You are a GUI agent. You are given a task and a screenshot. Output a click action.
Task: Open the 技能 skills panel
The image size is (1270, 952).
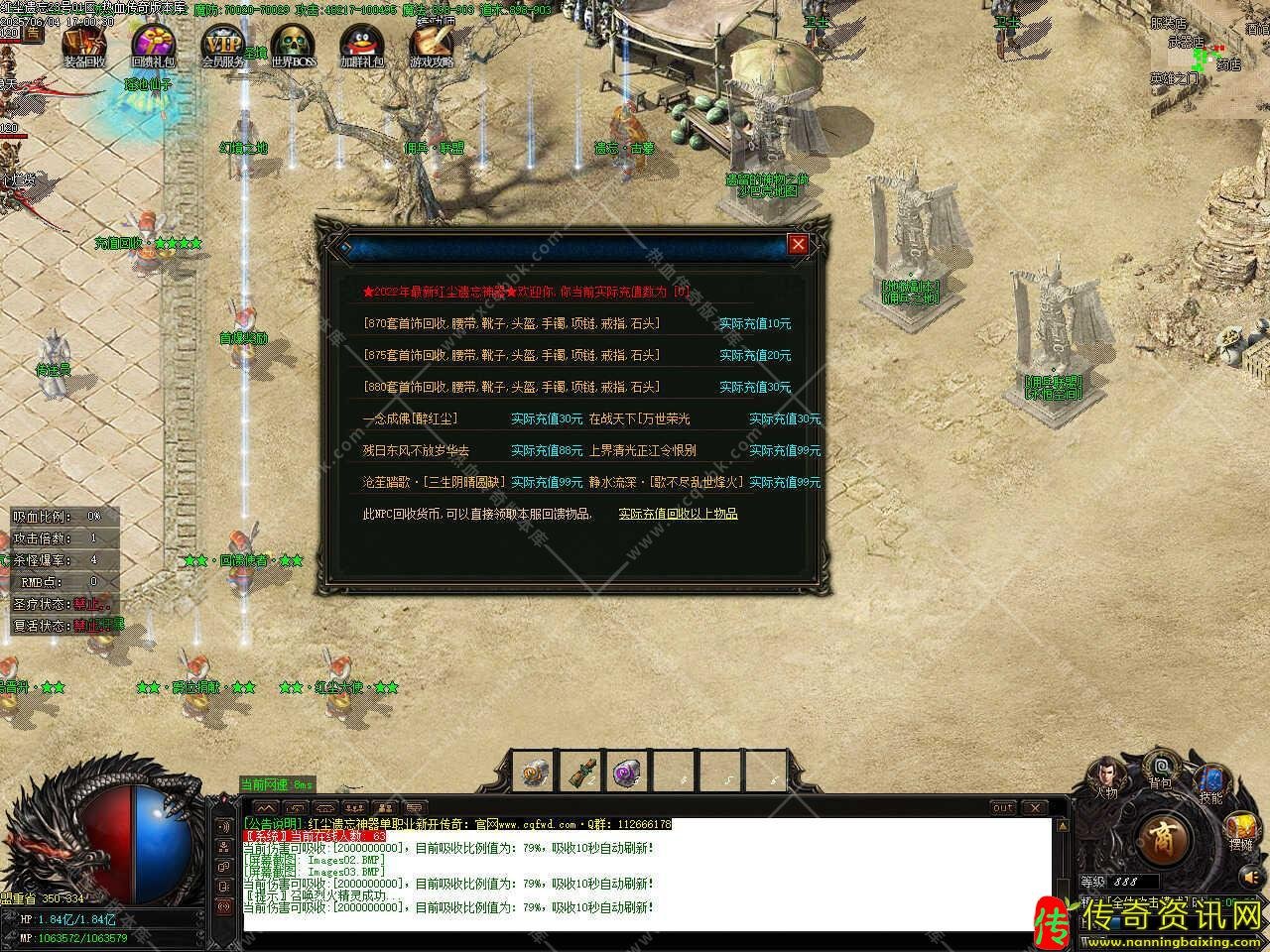(1210, 783)
